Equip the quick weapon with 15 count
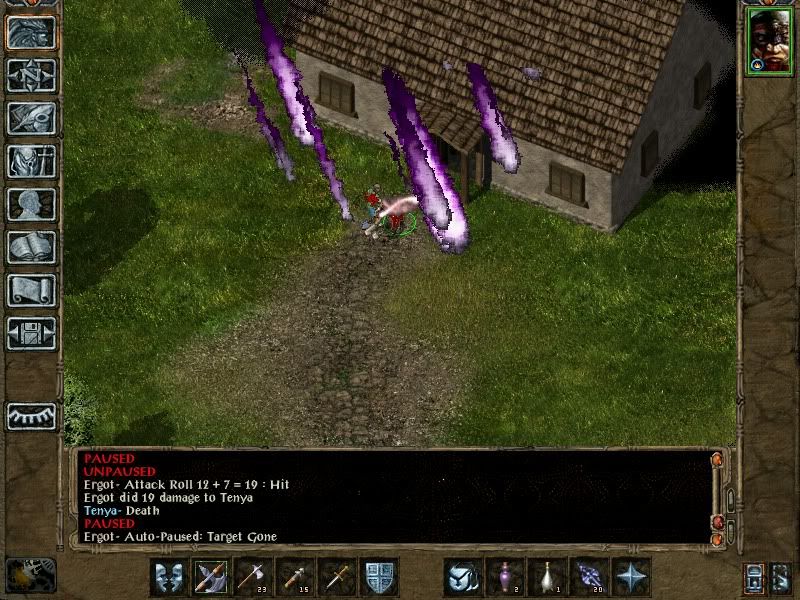Image resolution: width=800 pixels, height=600 pixels. (295, 577)
